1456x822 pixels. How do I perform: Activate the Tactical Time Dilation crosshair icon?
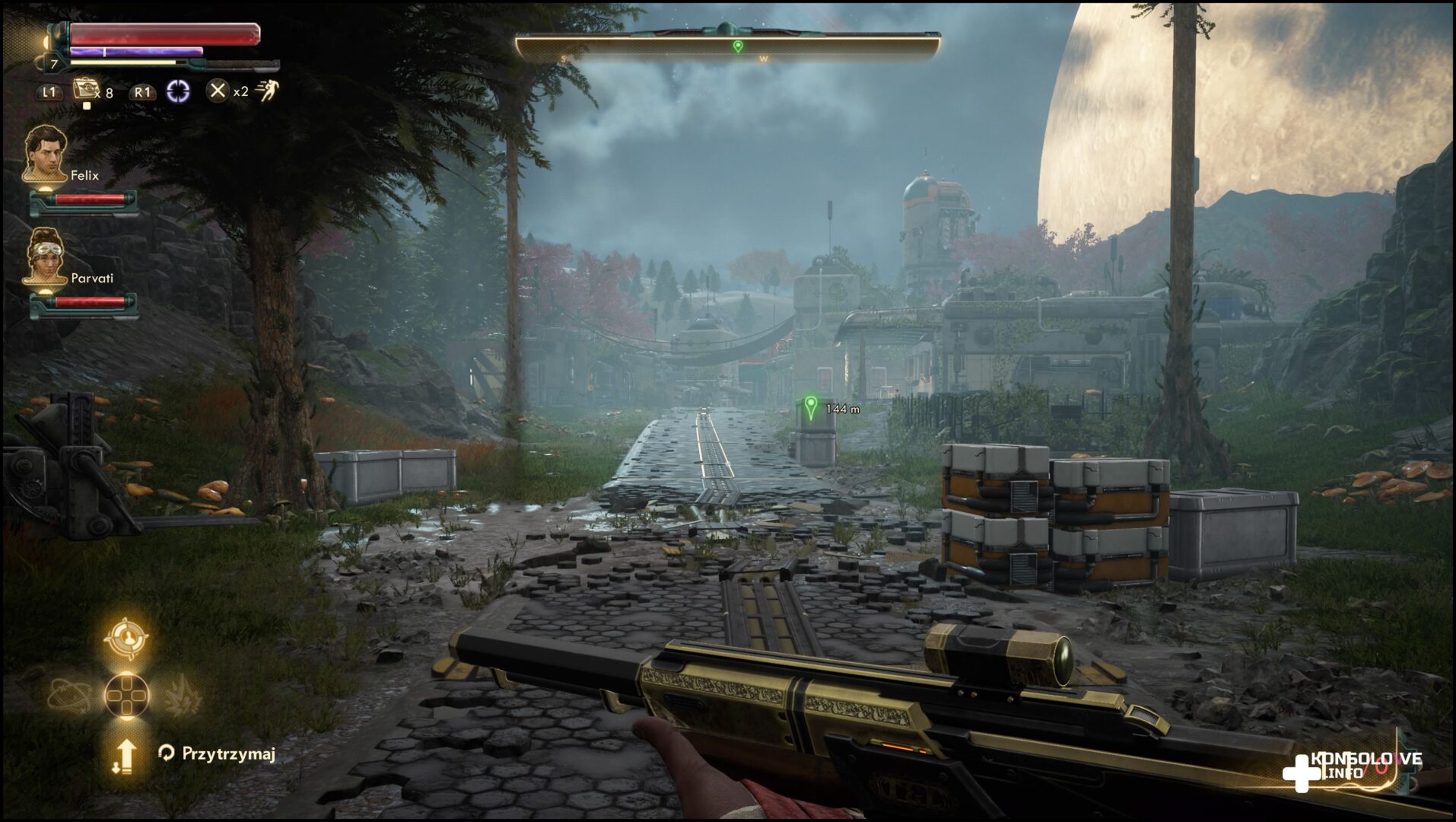coord(178,91)
